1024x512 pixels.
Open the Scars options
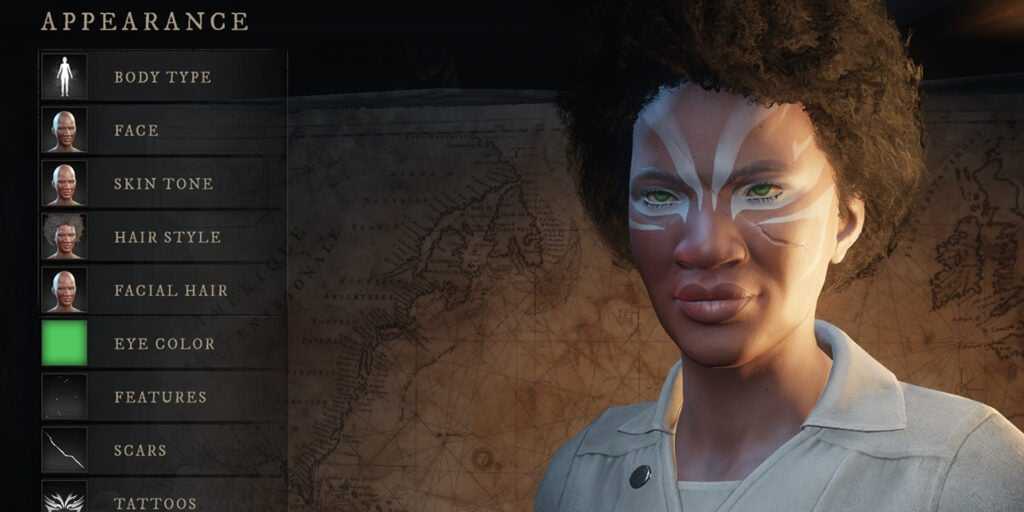click(x=140, y=450)
